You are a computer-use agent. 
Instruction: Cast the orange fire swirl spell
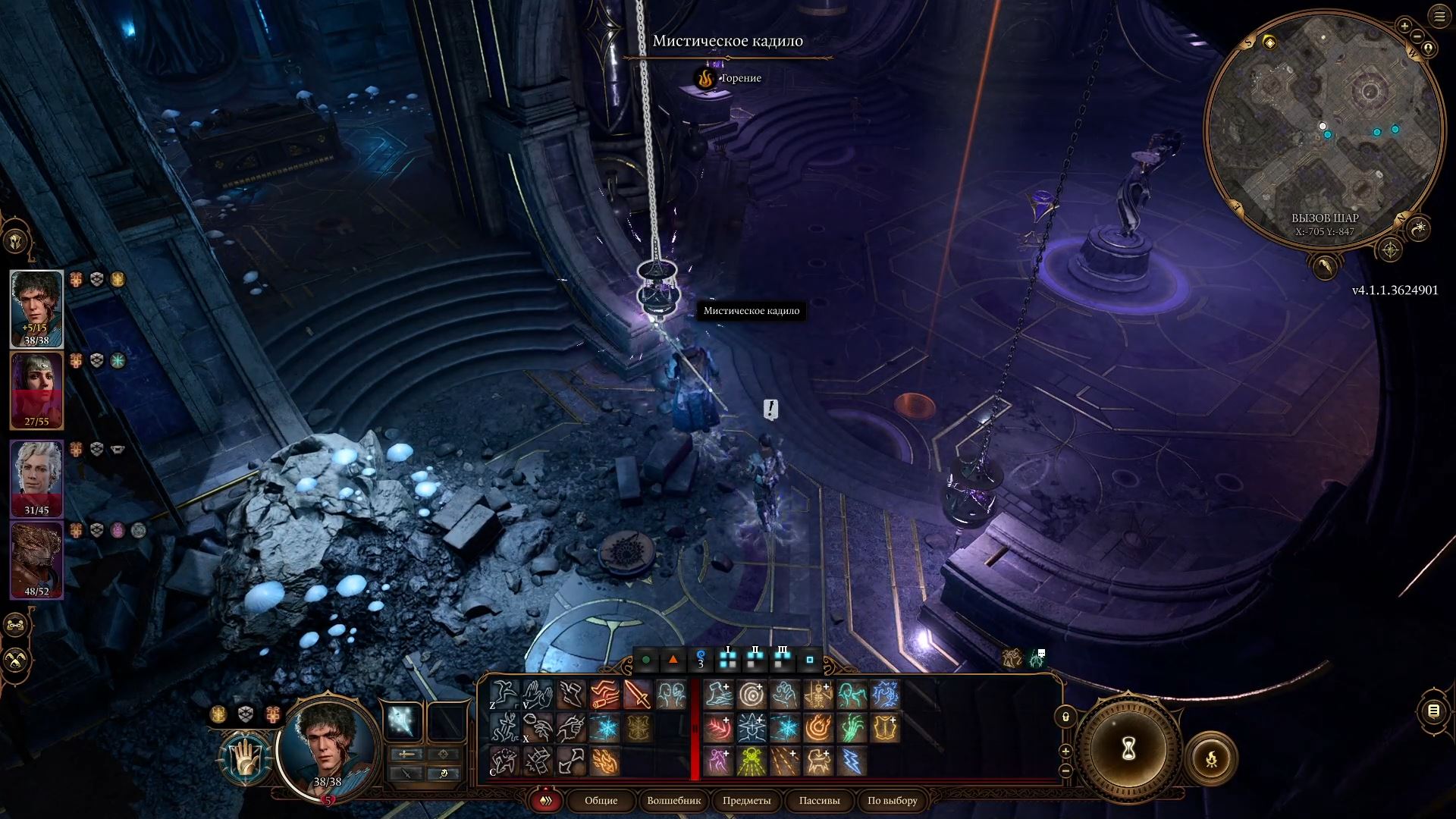[818, 728]
